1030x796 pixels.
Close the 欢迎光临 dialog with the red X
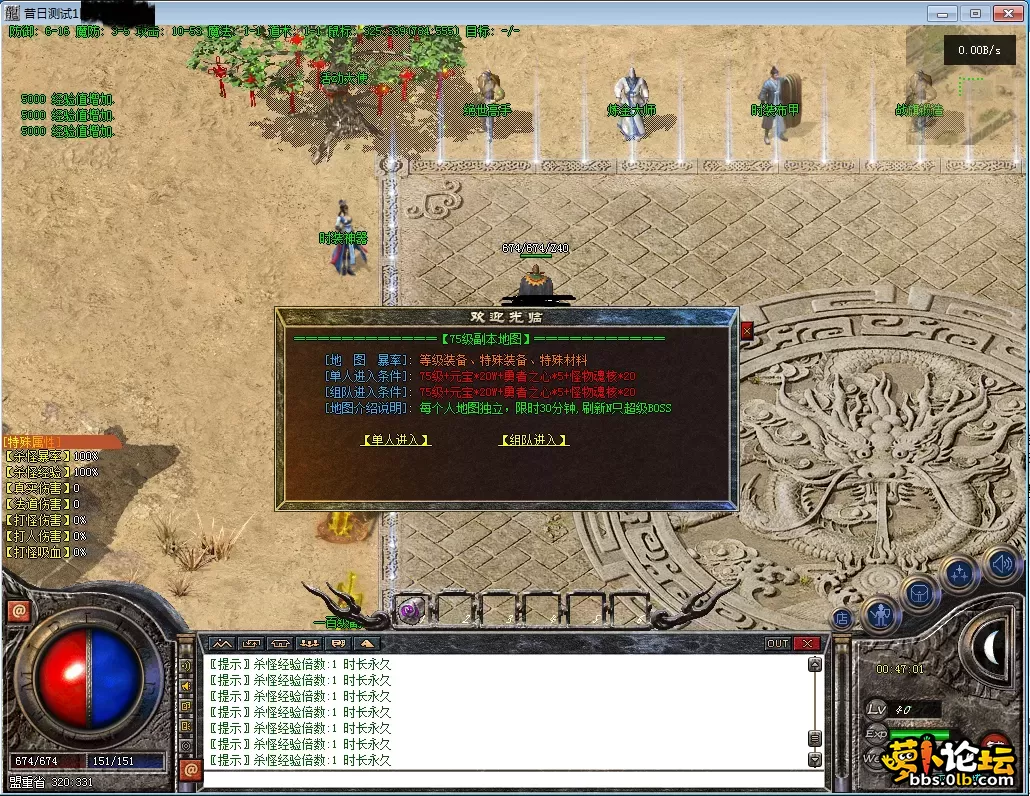[x=746, y=331]
